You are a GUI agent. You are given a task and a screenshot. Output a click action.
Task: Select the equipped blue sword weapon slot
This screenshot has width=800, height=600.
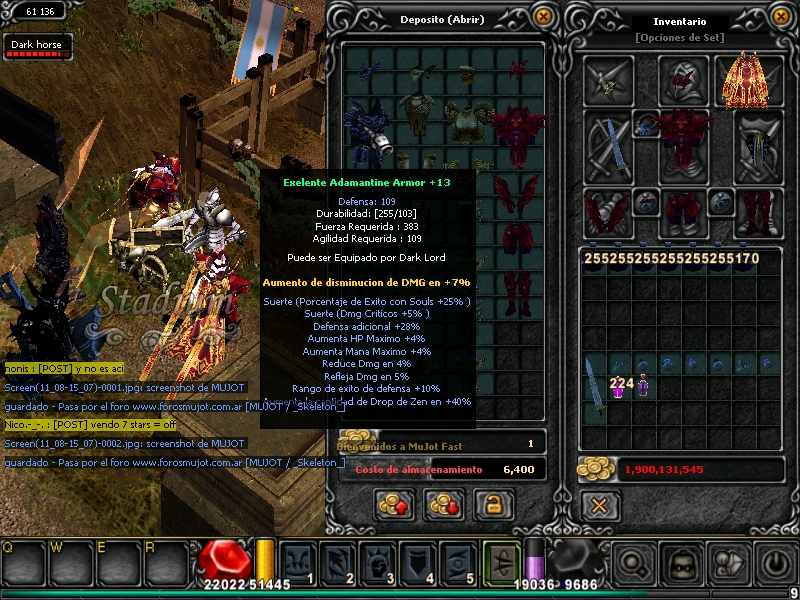coord(608,145)
